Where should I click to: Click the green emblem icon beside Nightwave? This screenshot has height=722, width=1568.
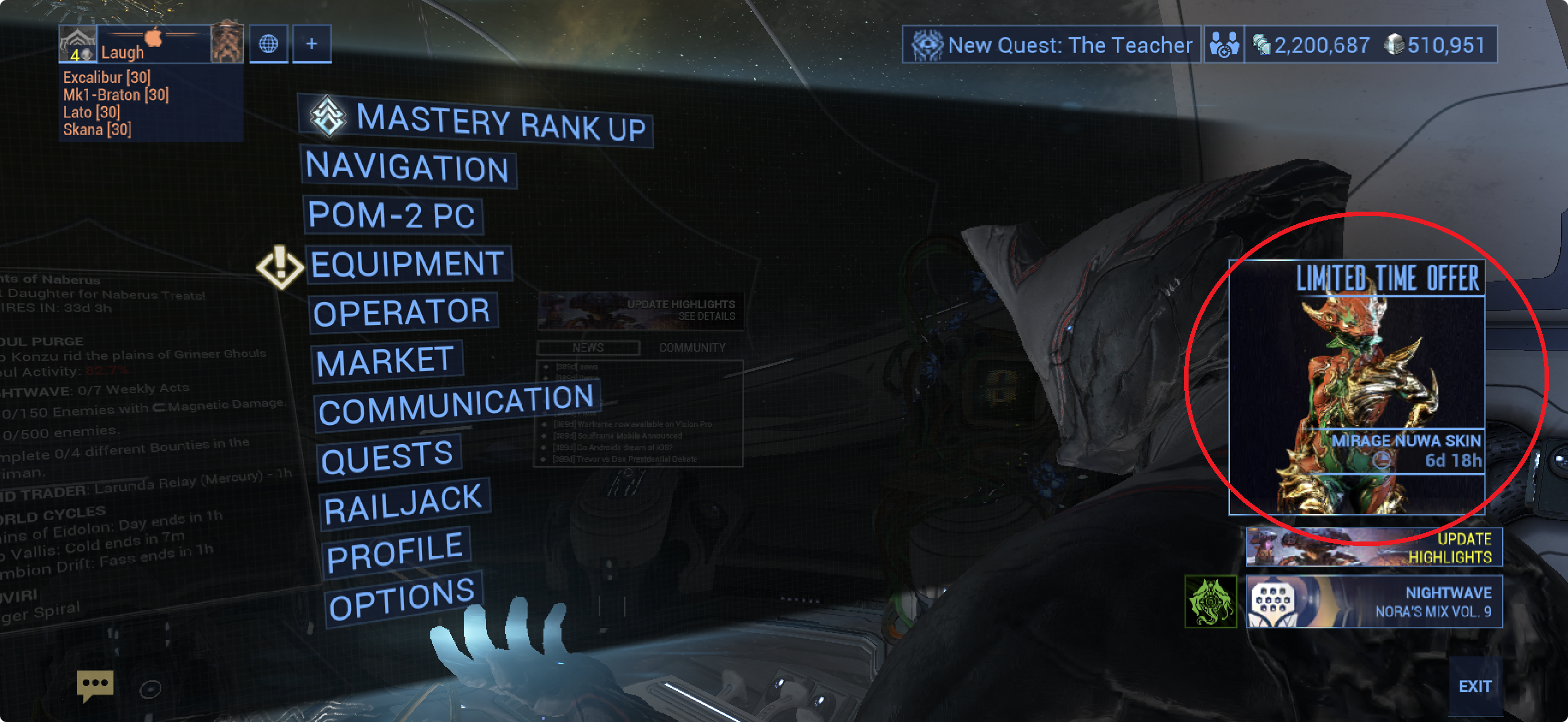(1210, 602)
